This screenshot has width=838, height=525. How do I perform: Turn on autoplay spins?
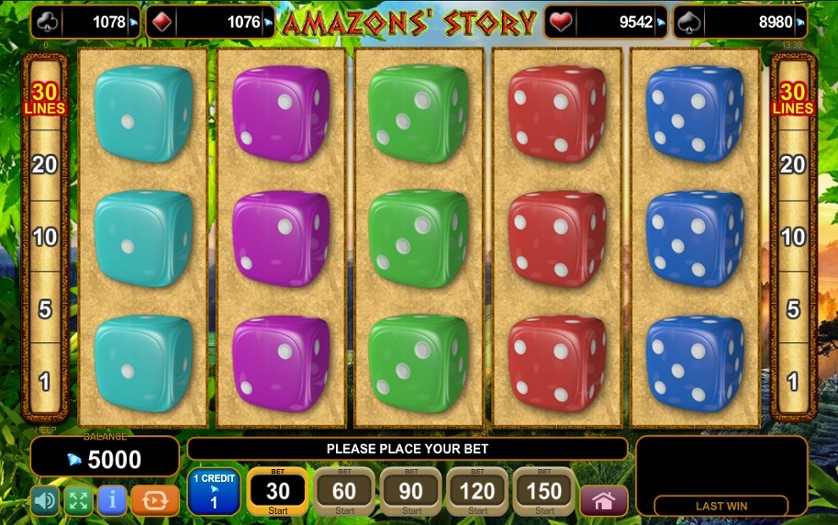154,499
